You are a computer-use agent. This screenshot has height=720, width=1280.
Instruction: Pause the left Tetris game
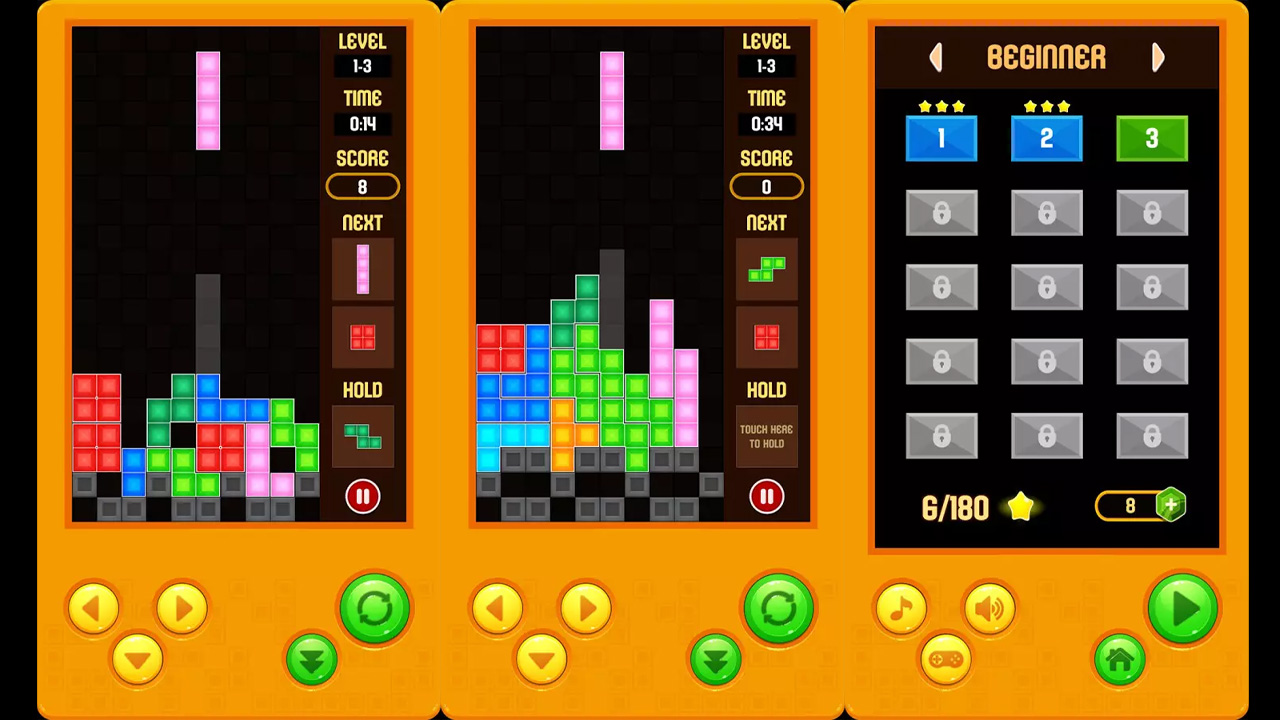362,497
